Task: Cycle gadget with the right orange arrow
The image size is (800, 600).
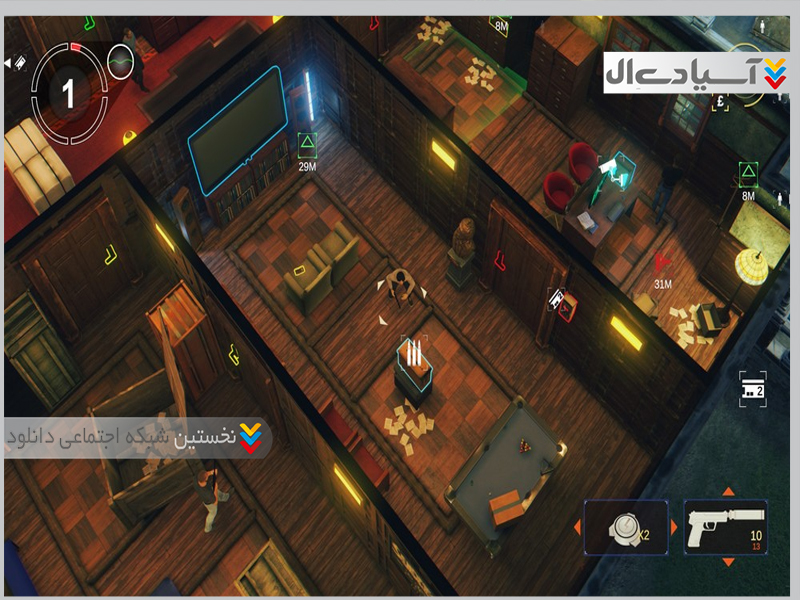Action: click(674, 527)
